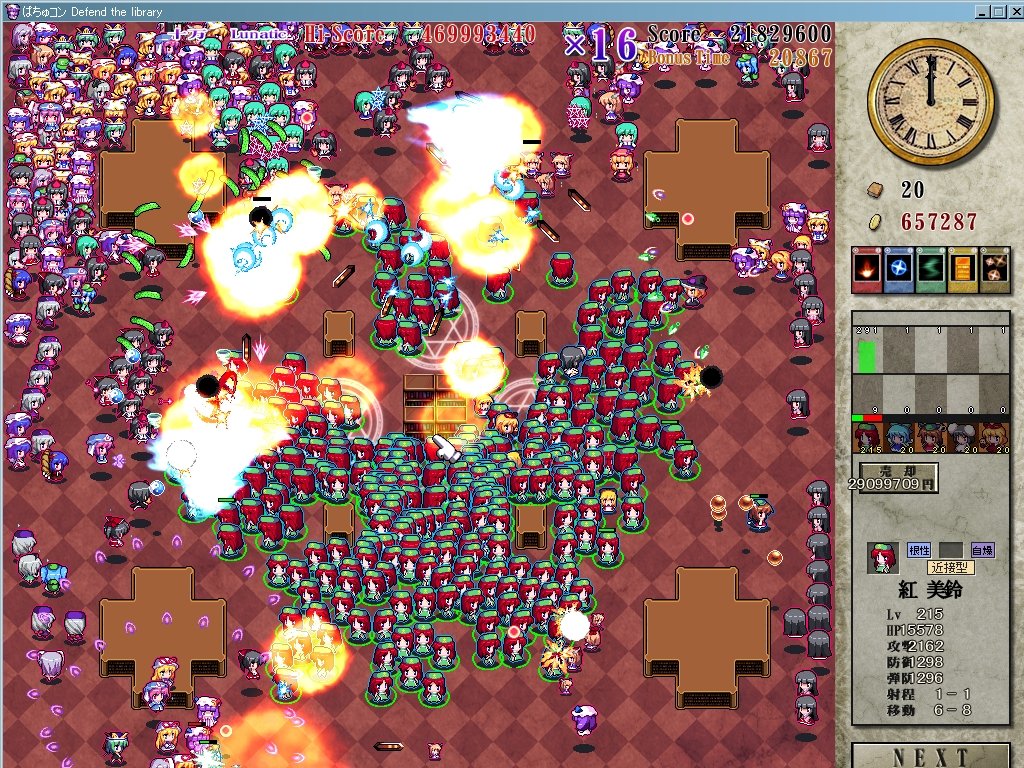Viewport: 1024px width, 768px height.
Task: Select the grey mouse-eared unit portrait
Action: click(x=962, y=438)
